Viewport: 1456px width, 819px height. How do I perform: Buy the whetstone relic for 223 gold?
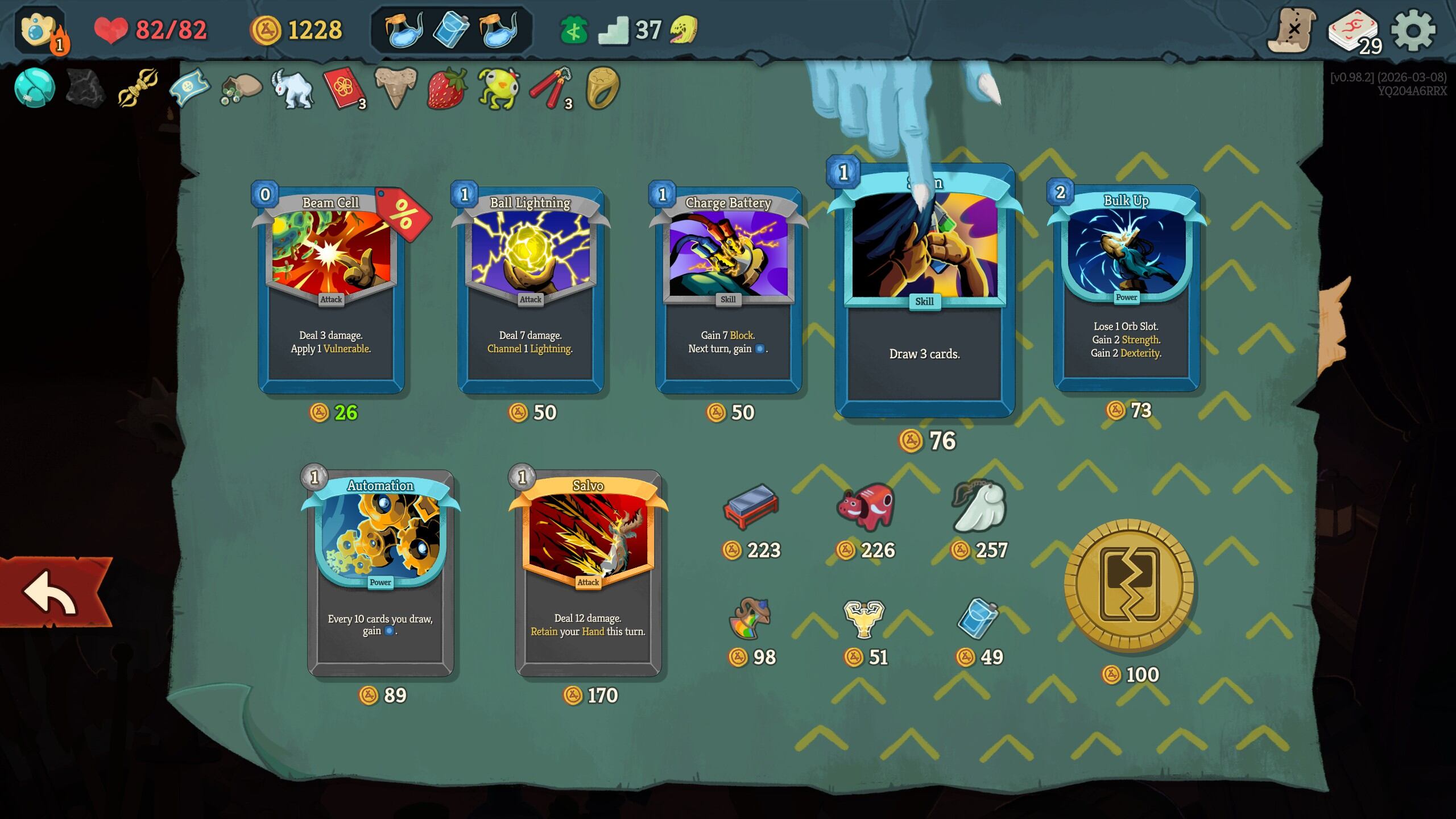click(x=751, y=506)
